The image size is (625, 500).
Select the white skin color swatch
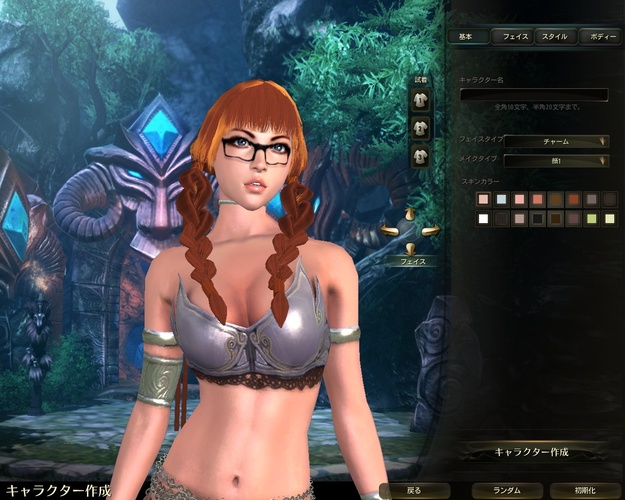(x=484, y=218)
